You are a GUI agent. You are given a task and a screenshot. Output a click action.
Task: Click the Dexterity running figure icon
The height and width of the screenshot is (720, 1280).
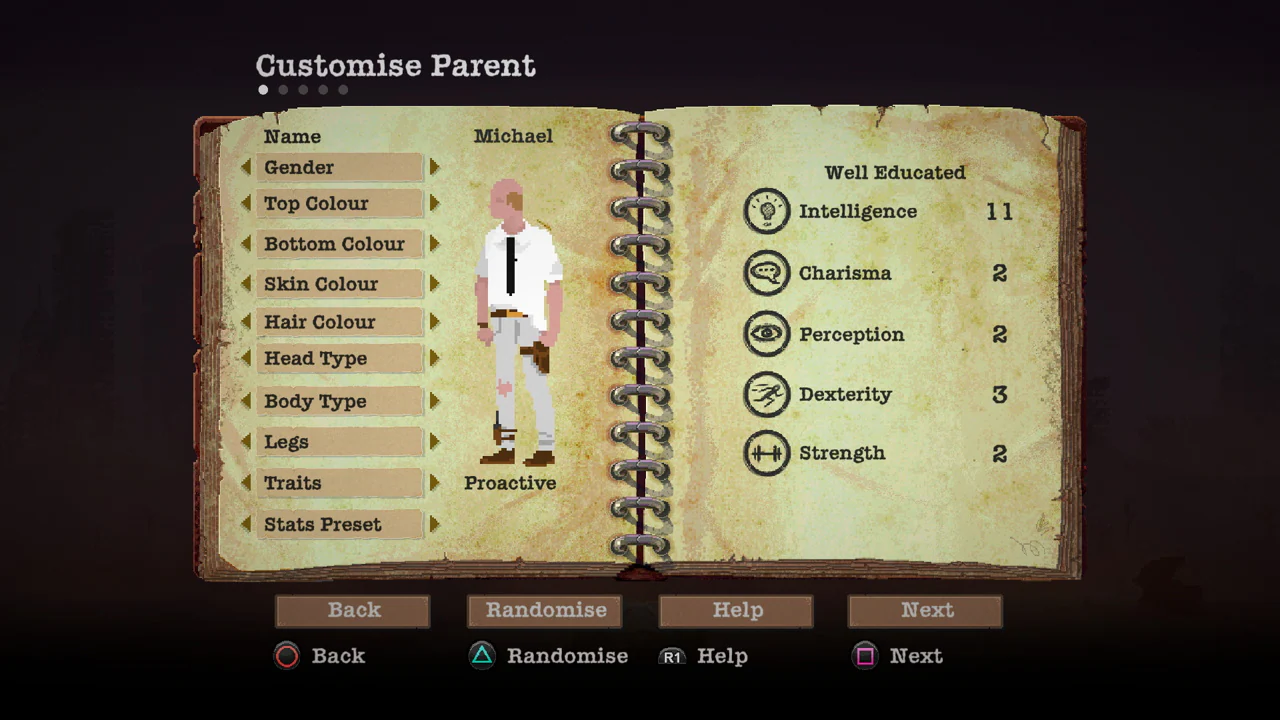click(x=767, y=394)
